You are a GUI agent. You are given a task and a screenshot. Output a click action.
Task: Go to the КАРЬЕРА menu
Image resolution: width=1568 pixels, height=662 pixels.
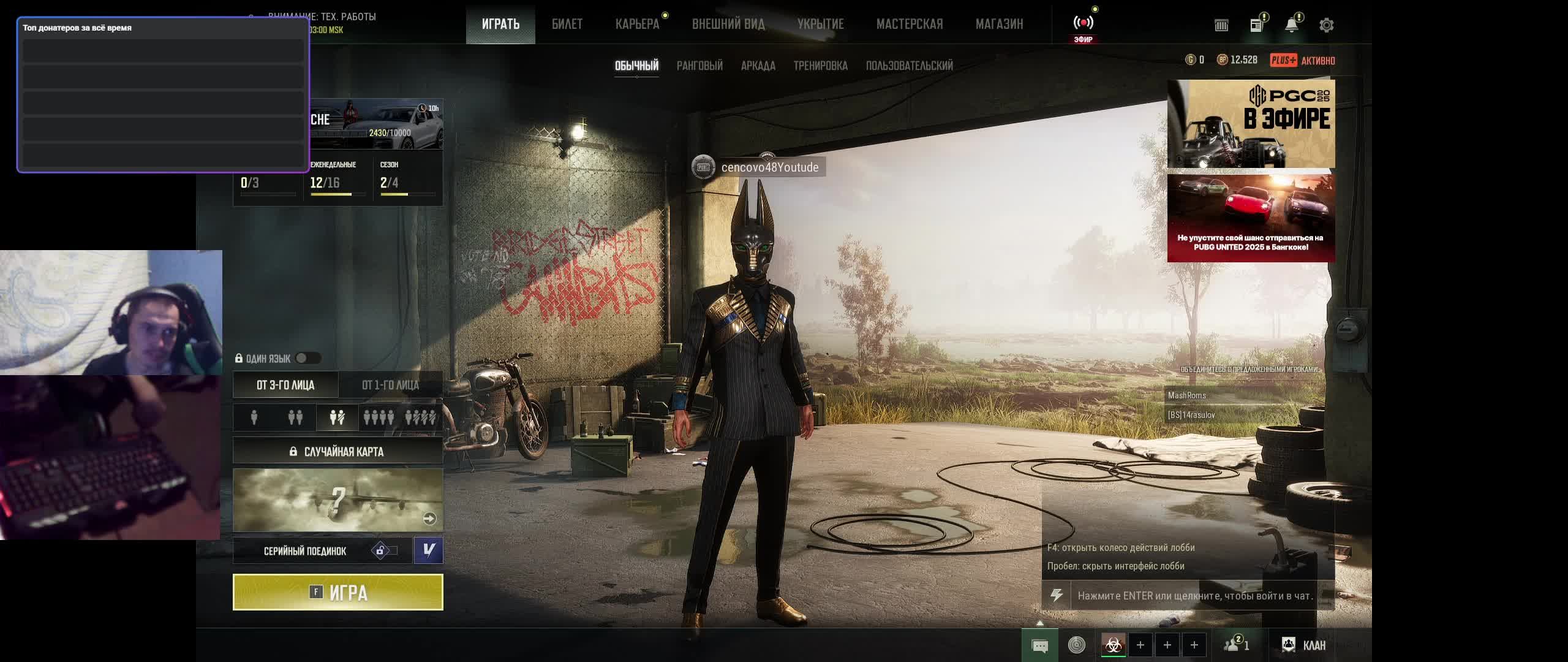(637, 25)
